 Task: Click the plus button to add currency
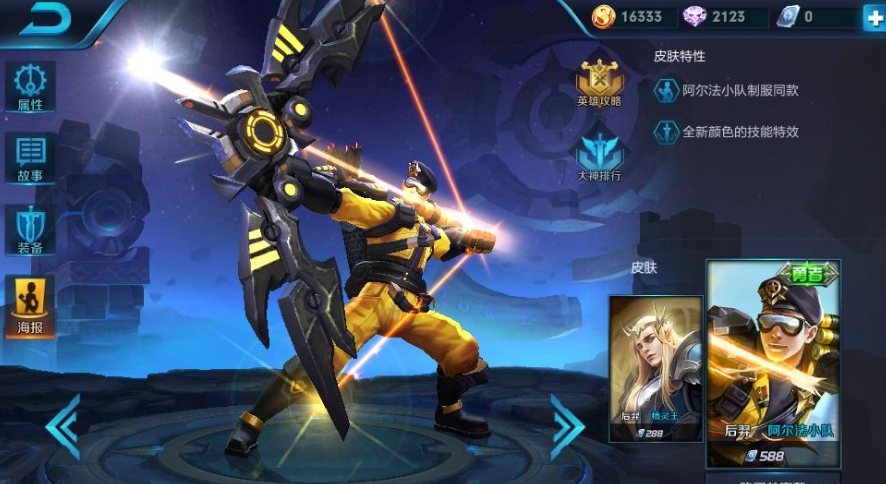click(873, 17)
